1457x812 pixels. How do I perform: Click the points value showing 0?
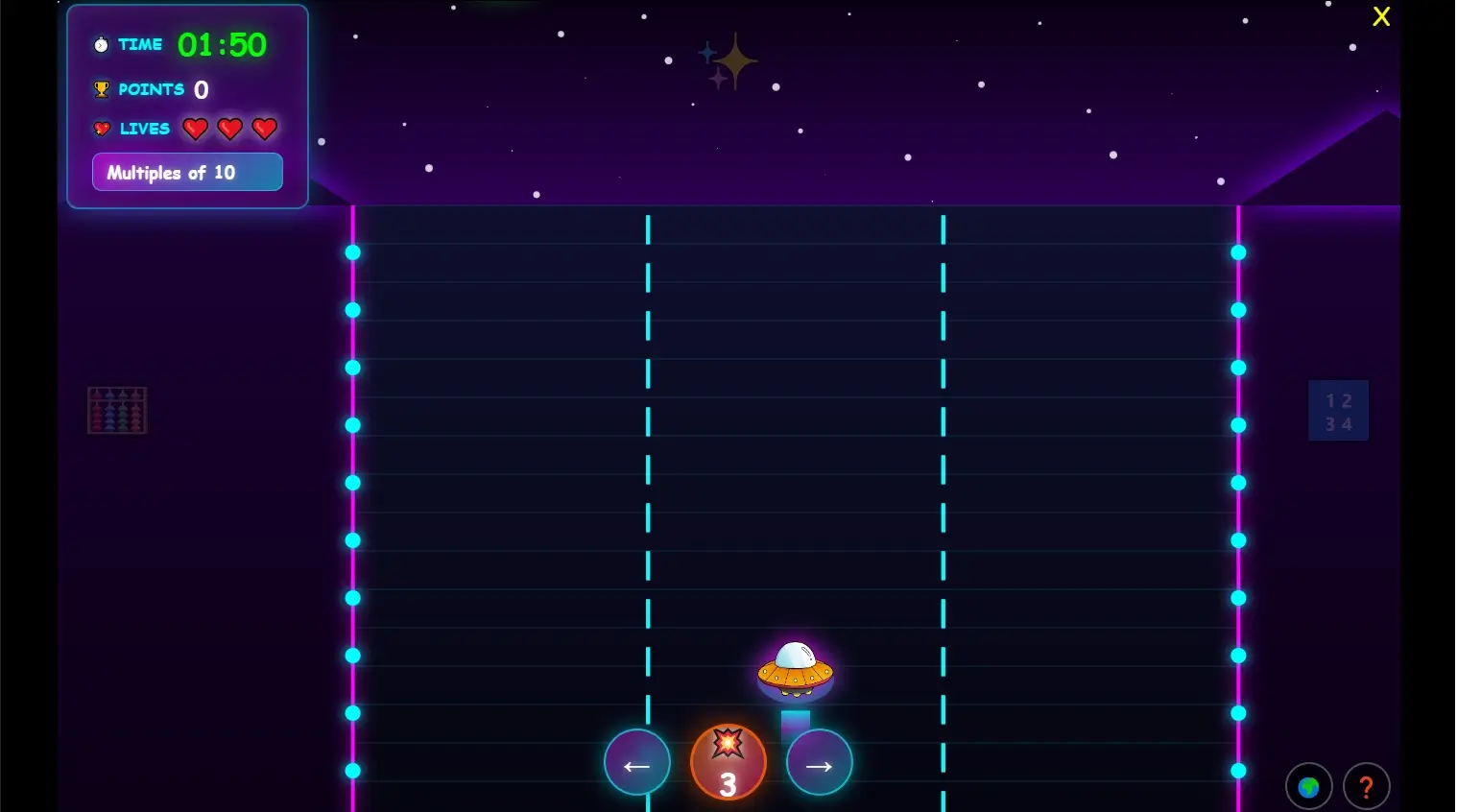coord(201,88)
